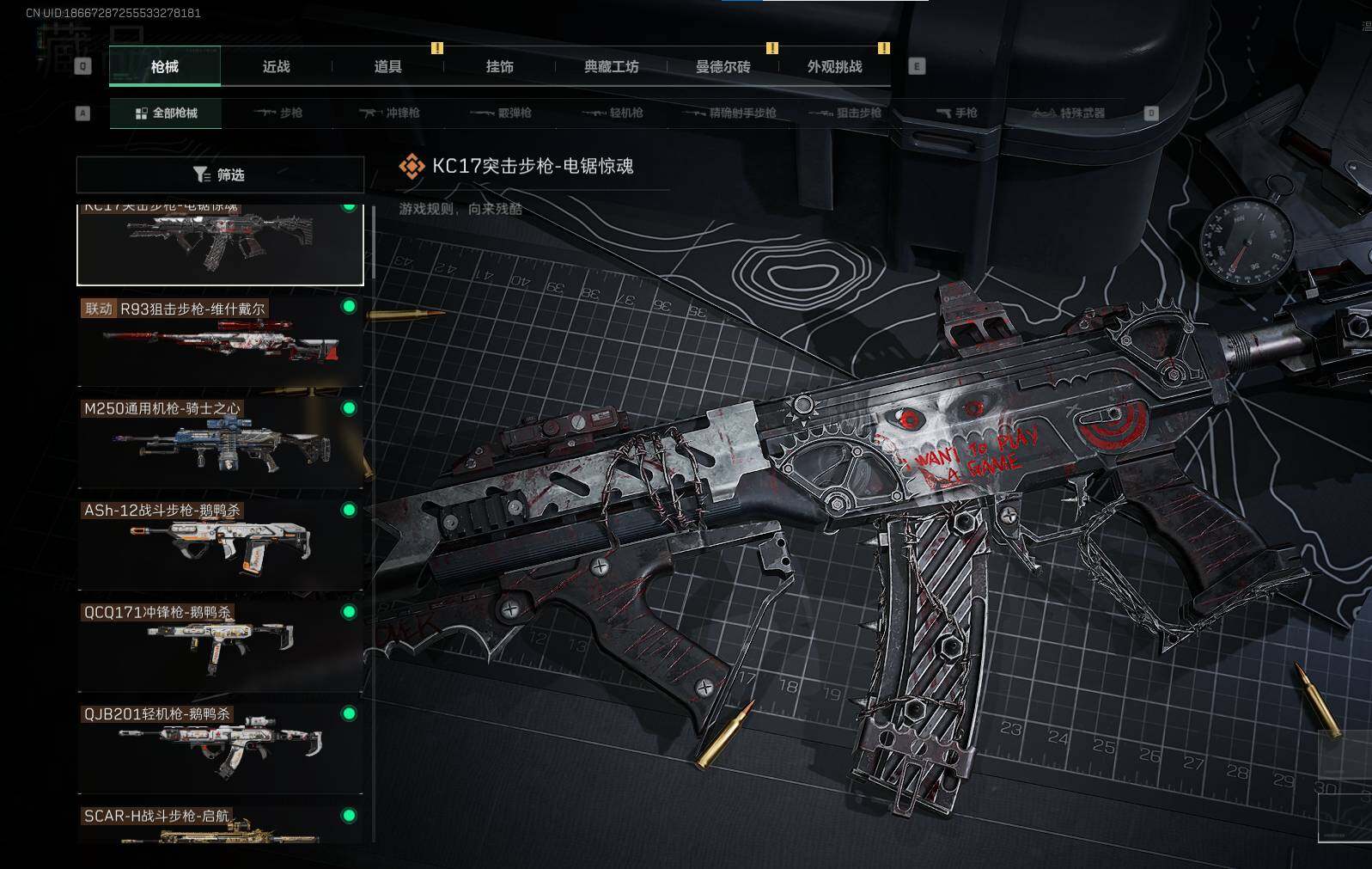This screenshot has height=869, width=1372.
Task: Open the 筛选 filter button
Action: [220, 175]
